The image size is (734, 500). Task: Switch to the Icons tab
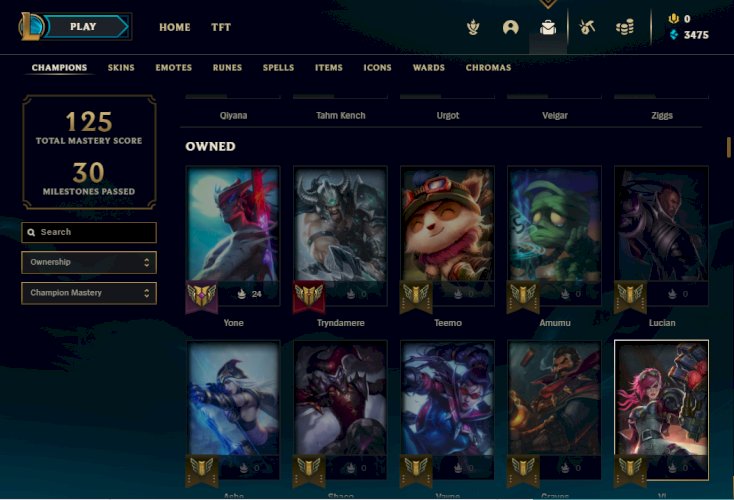pos(377,68)
